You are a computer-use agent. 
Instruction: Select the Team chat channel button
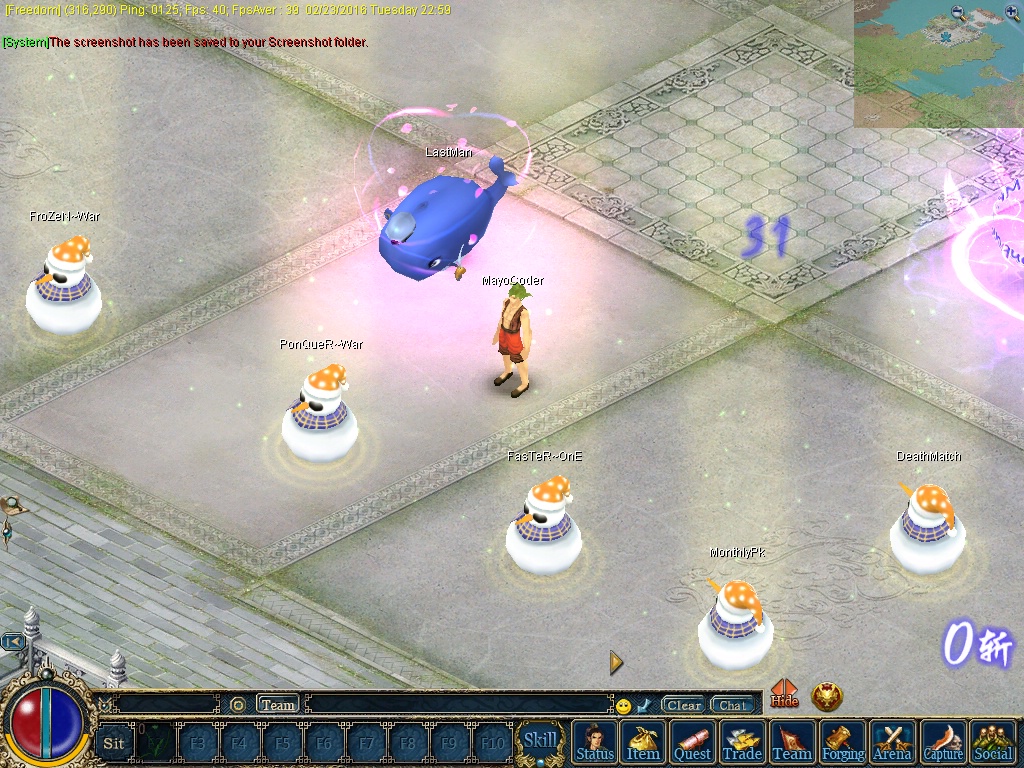[278, 705]
